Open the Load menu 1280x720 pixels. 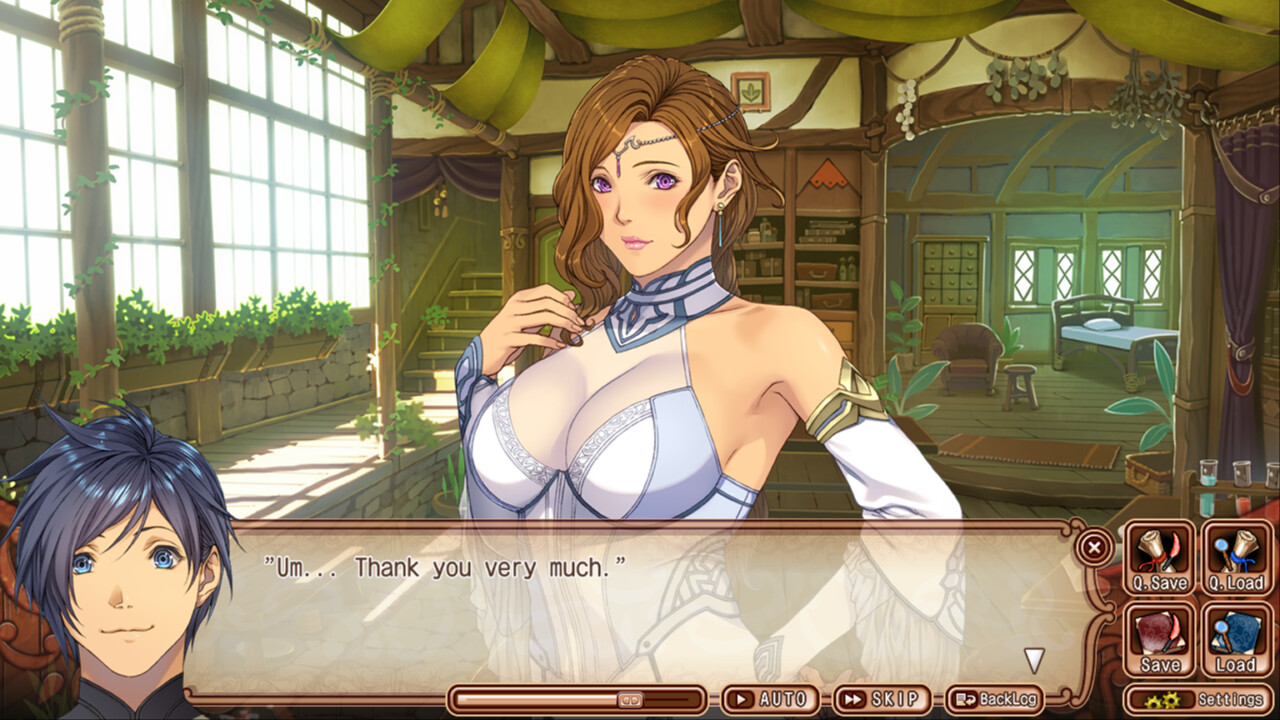(x=1236, y=640)
